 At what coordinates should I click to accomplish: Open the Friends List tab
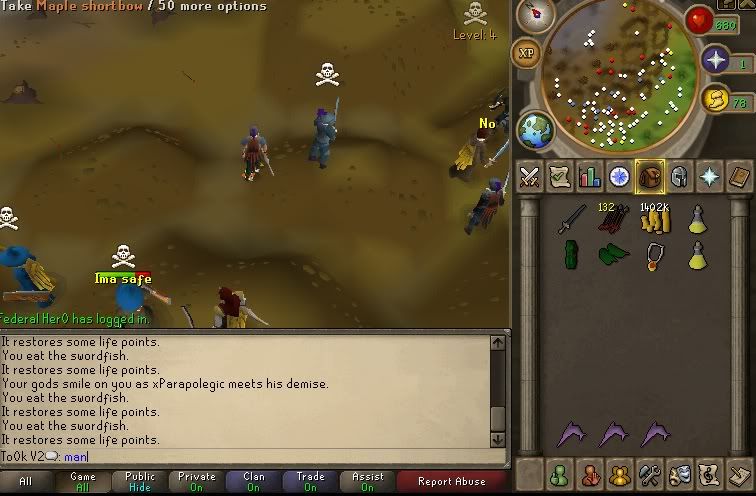point(558,474)
